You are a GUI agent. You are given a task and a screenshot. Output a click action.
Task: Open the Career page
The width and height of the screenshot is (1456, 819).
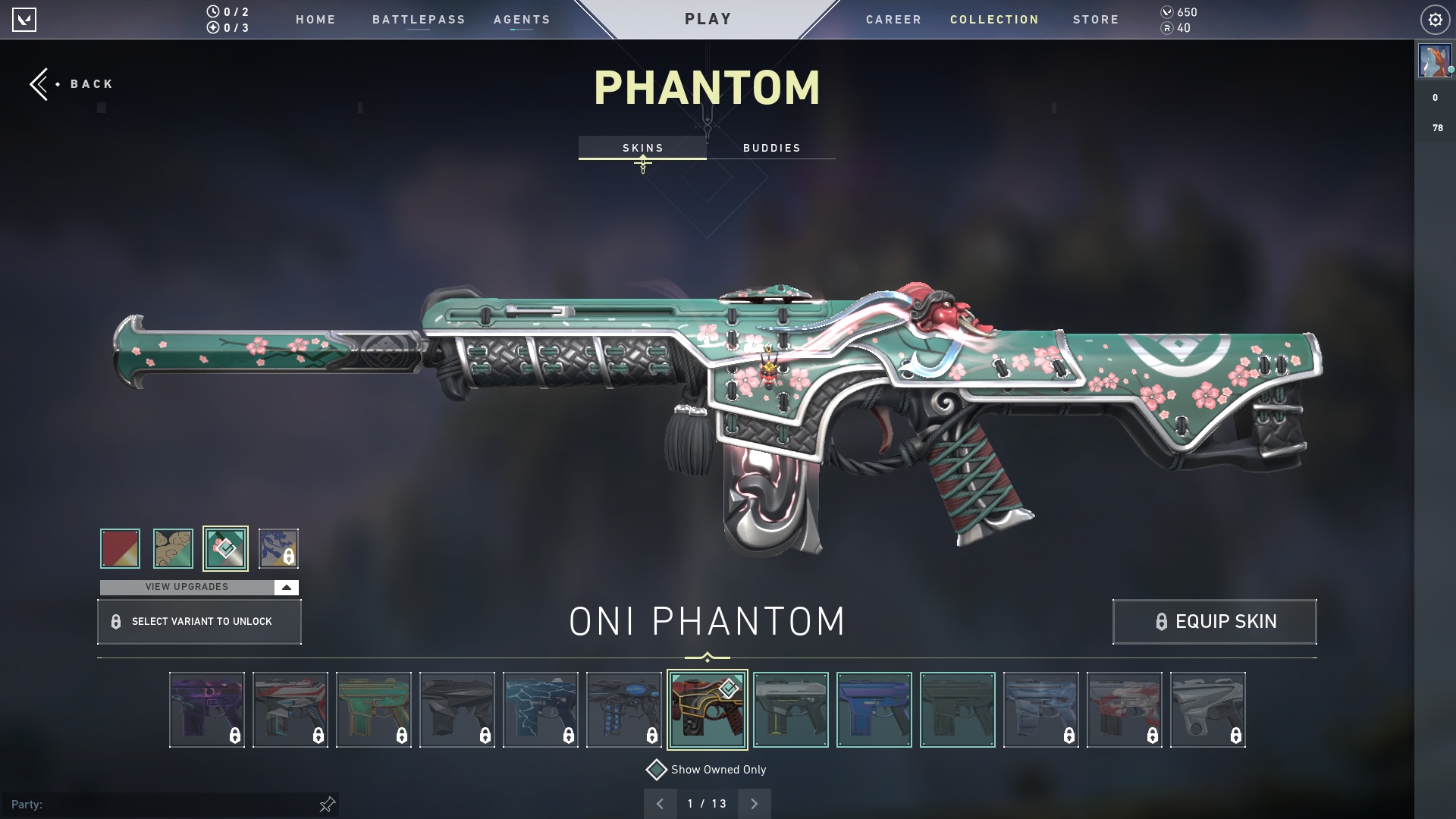[x=893, y=20]
